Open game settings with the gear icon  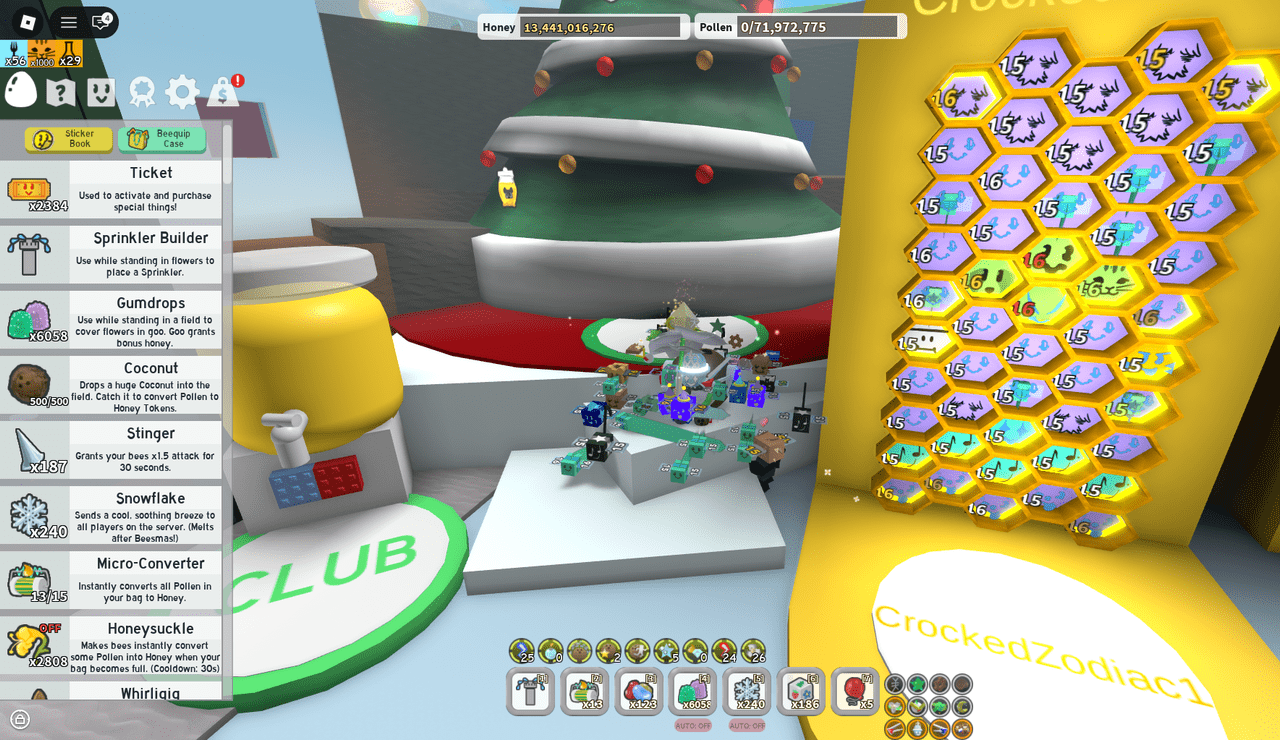click(181, 90)
